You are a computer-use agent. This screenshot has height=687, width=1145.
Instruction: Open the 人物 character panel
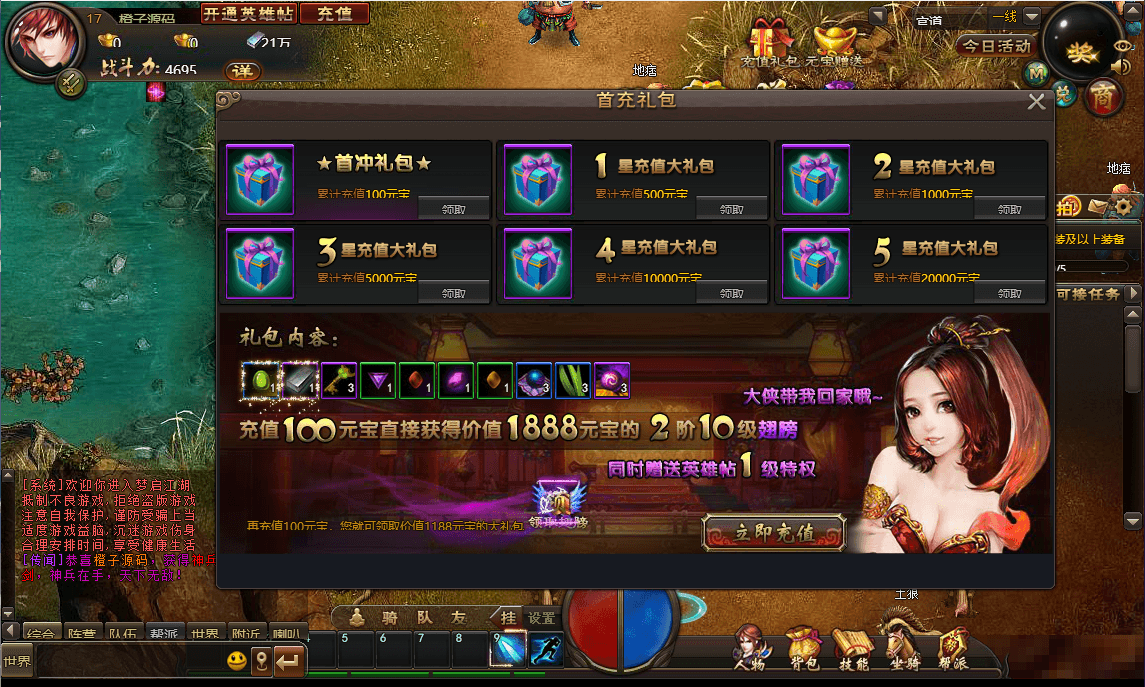pos(751,646)
